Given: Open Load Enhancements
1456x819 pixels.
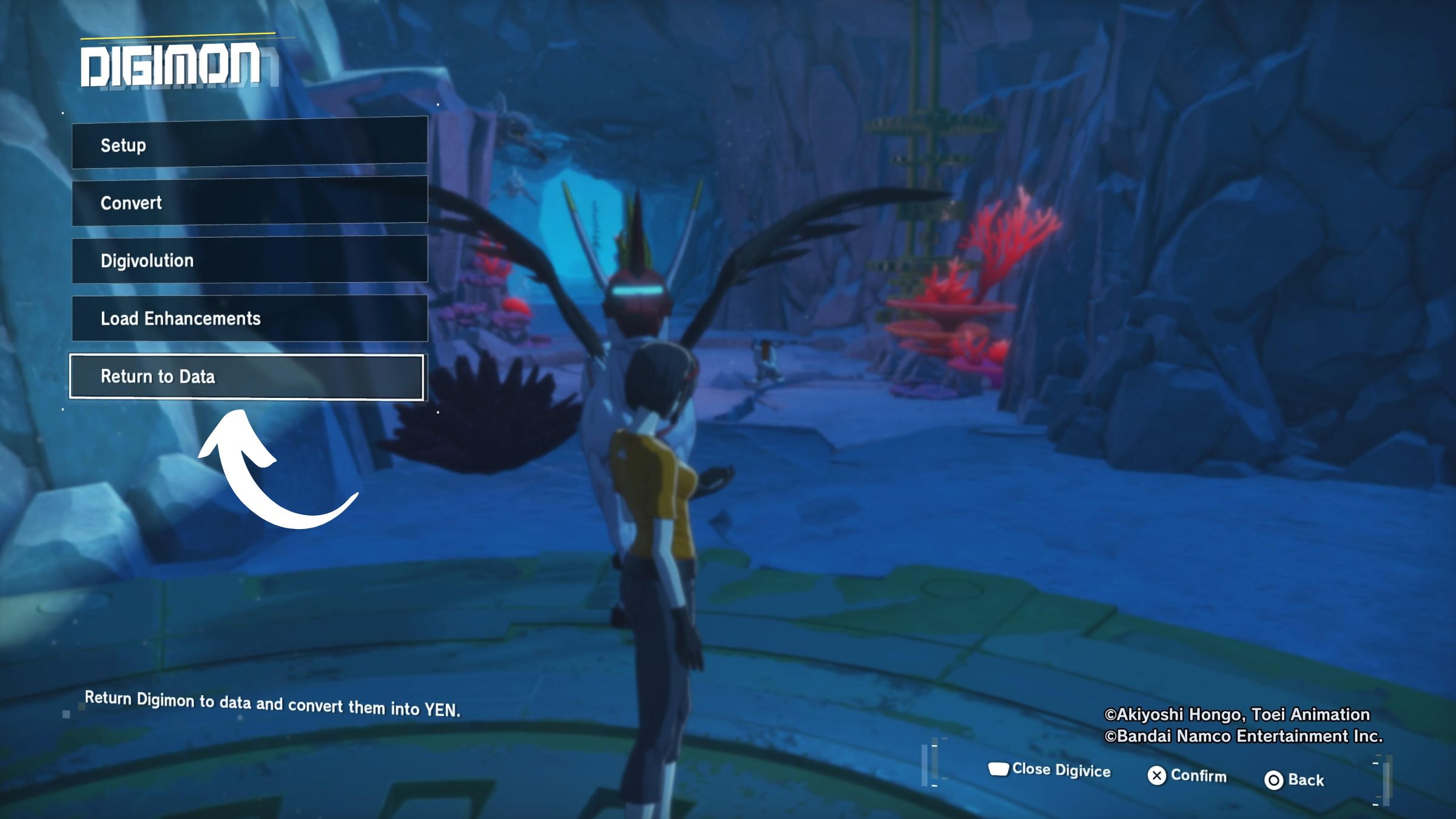Looking at the screenshot, I should (249, 318).
